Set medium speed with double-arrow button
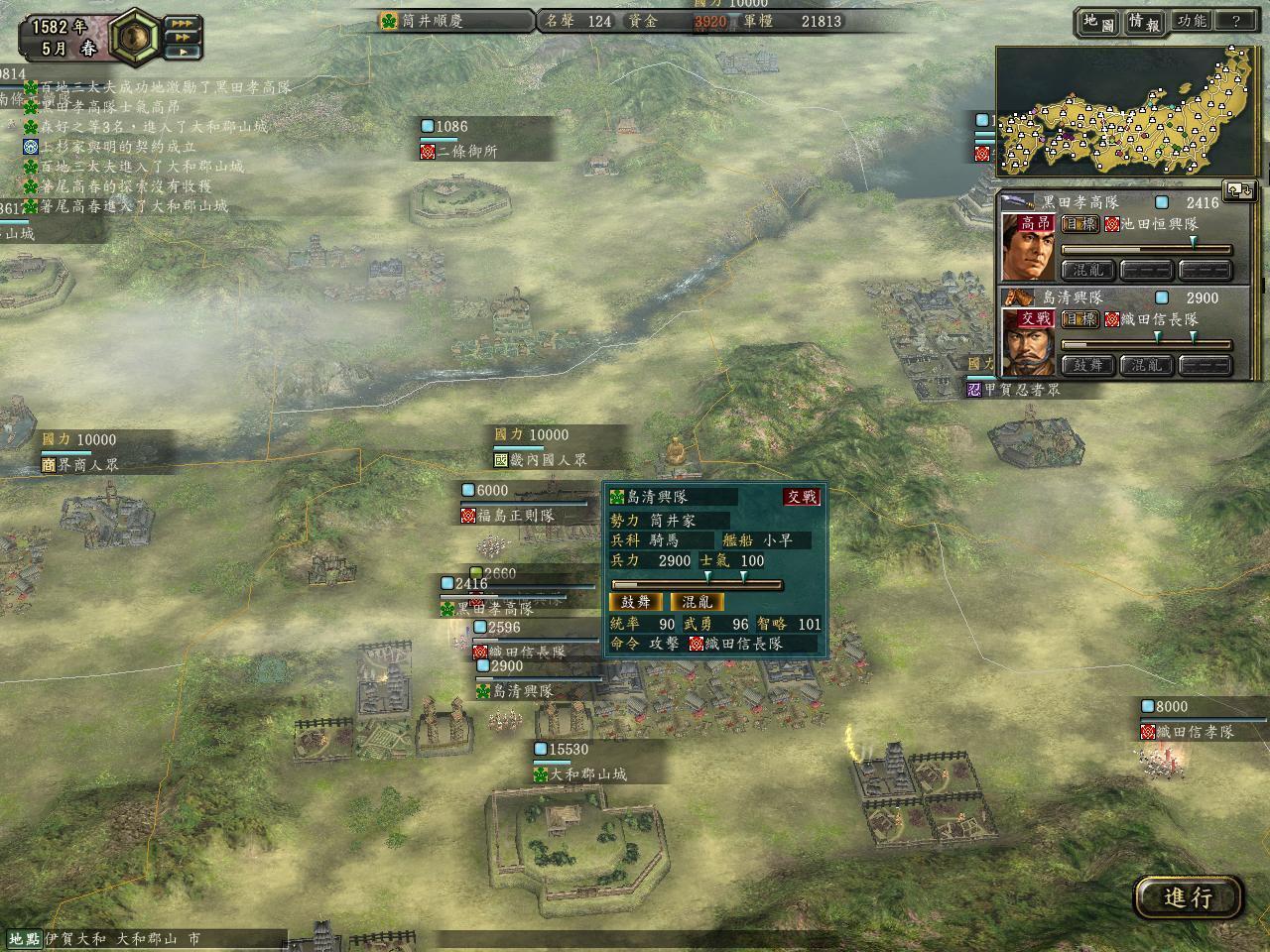Screen dimensions: 1270x952 pos(183,37)
